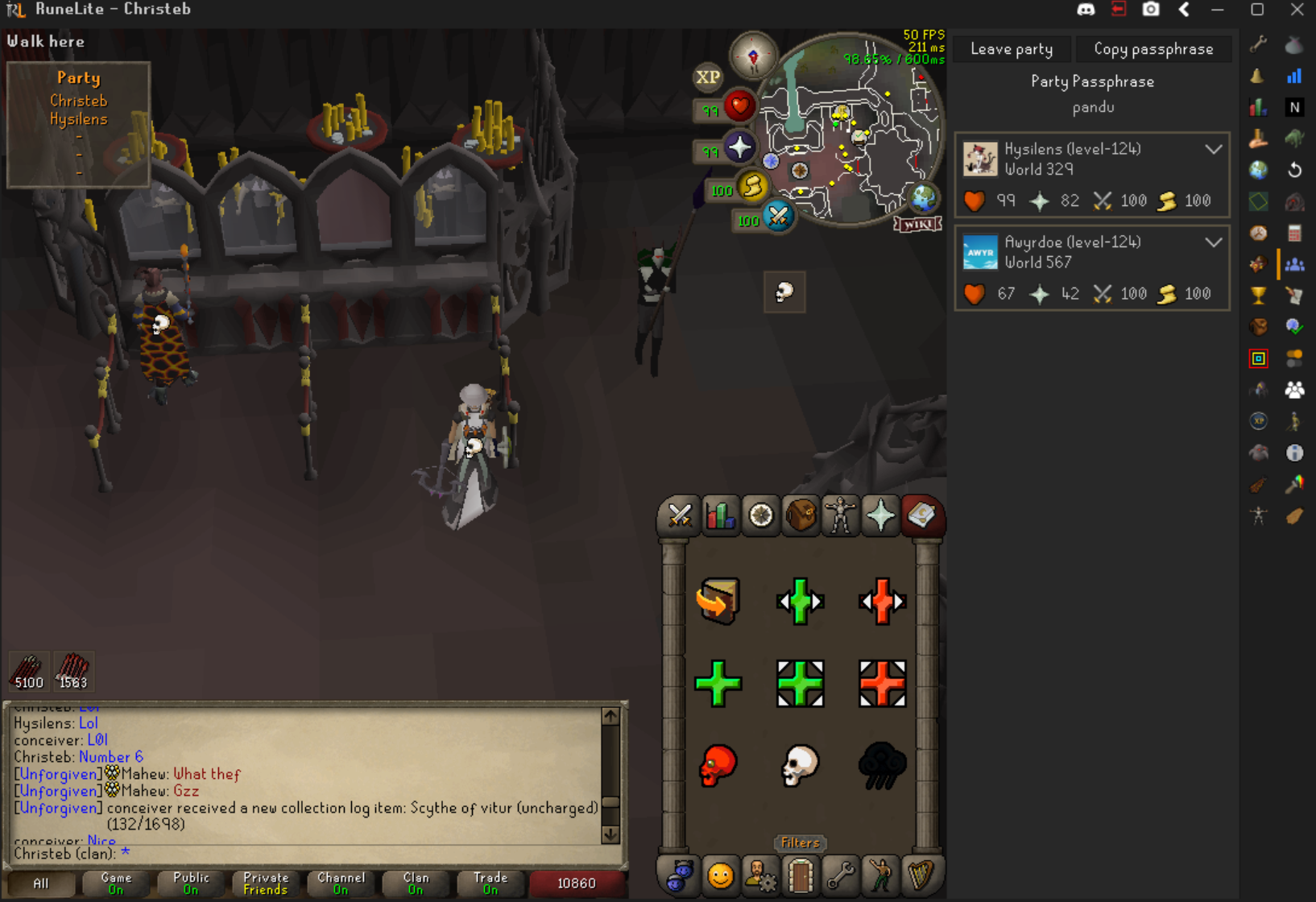Screen dimensions: 1316x902
Task: Open the Wiki lookup button
Action: click(x=917, y=224)
